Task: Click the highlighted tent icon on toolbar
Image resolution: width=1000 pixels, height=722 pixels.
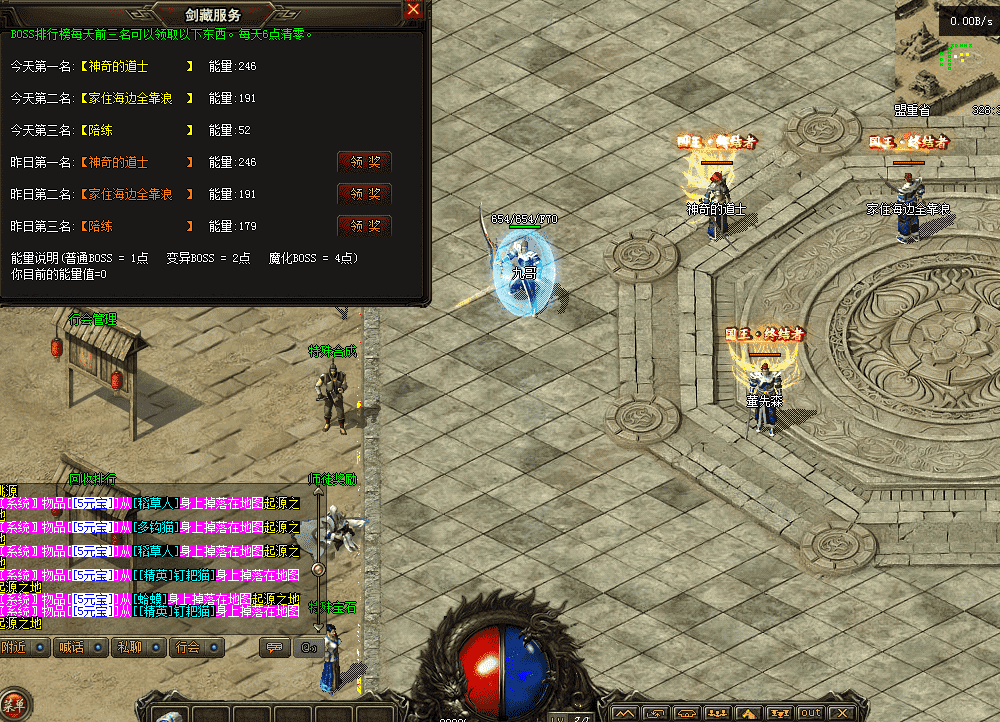Action: (749, 713)
